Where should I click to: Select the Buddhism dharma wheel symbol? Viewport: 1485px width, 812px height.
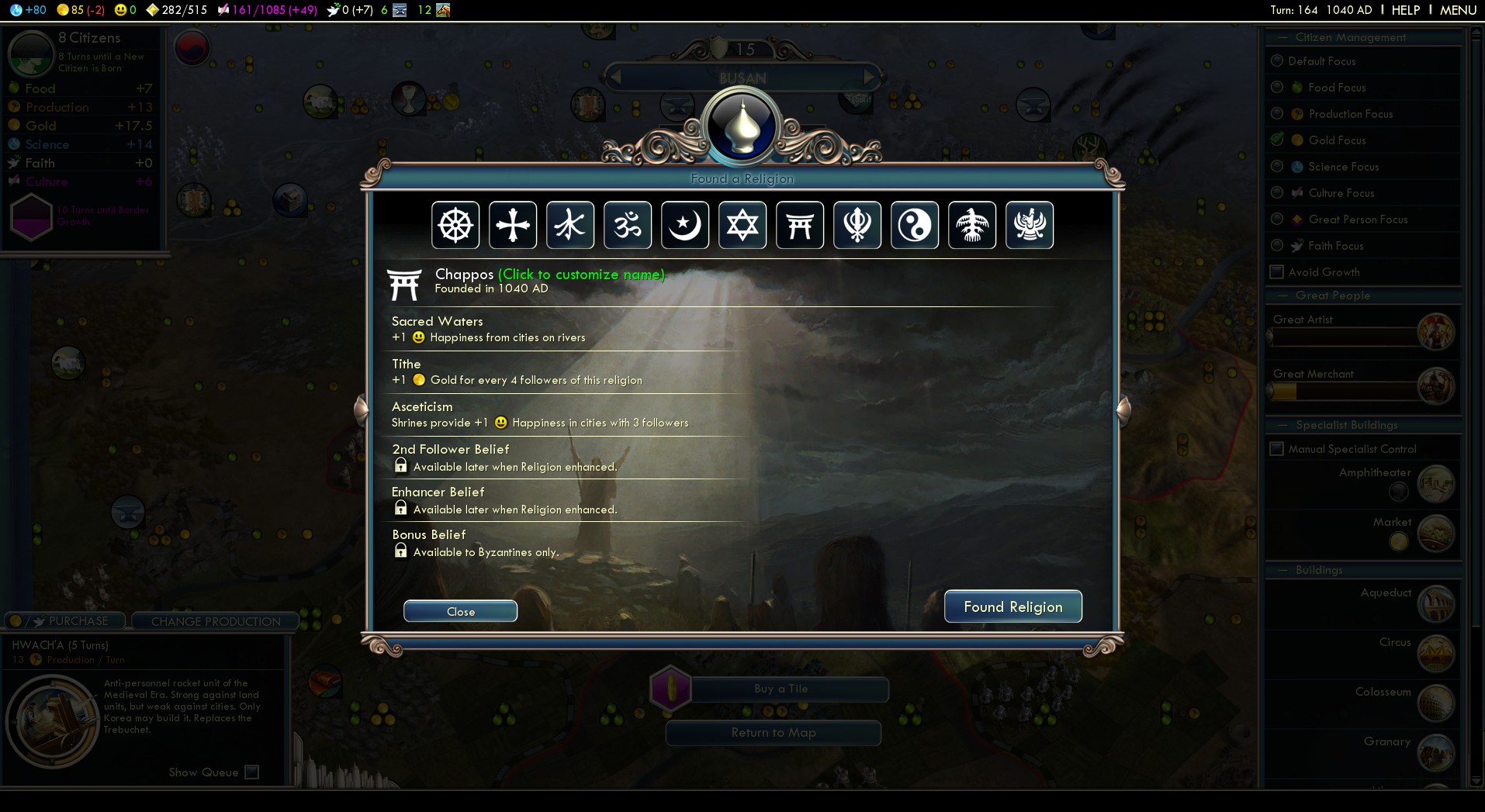pyautogui.click(x=455, y=226)
